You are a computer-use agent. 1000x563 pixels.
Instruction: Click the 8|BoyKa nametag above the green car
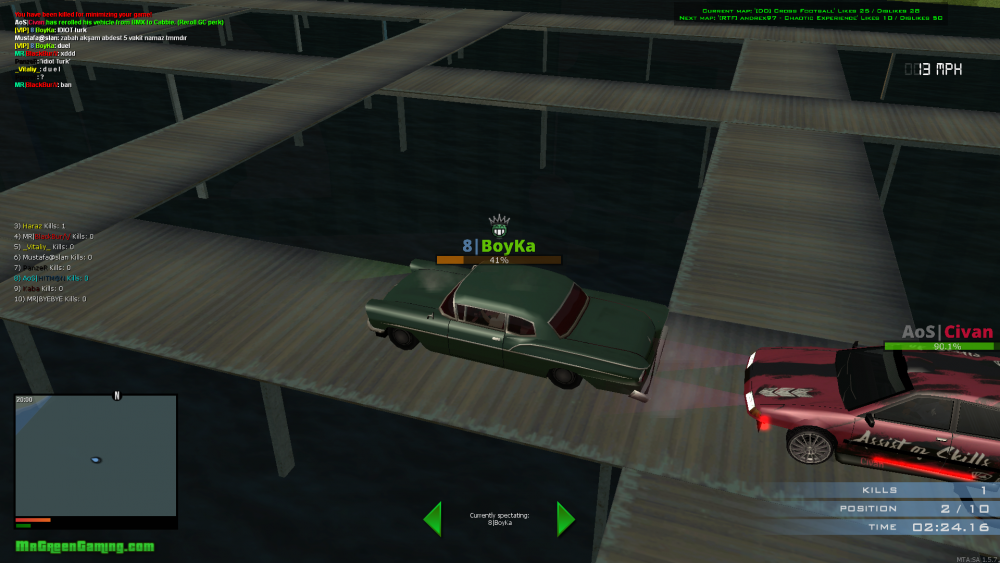point(498,246)
